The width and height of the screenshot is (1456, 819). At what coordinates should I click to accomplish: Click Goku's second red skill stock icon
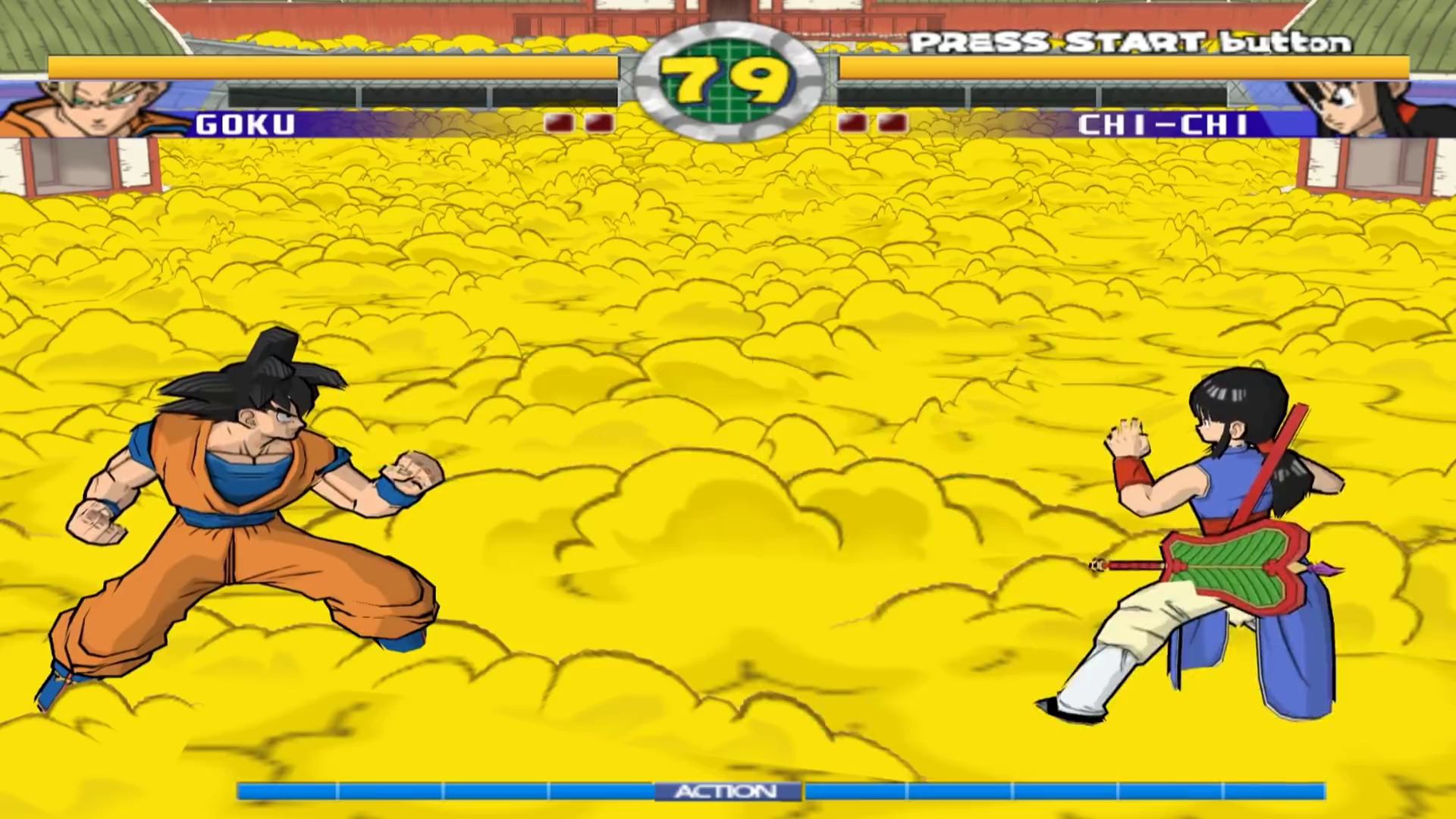click(599, 121)
